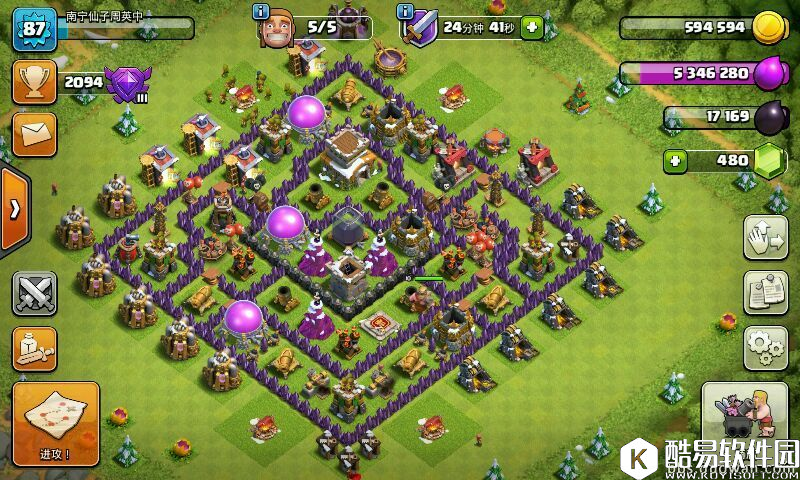View the purple league badge

point(126,82)
